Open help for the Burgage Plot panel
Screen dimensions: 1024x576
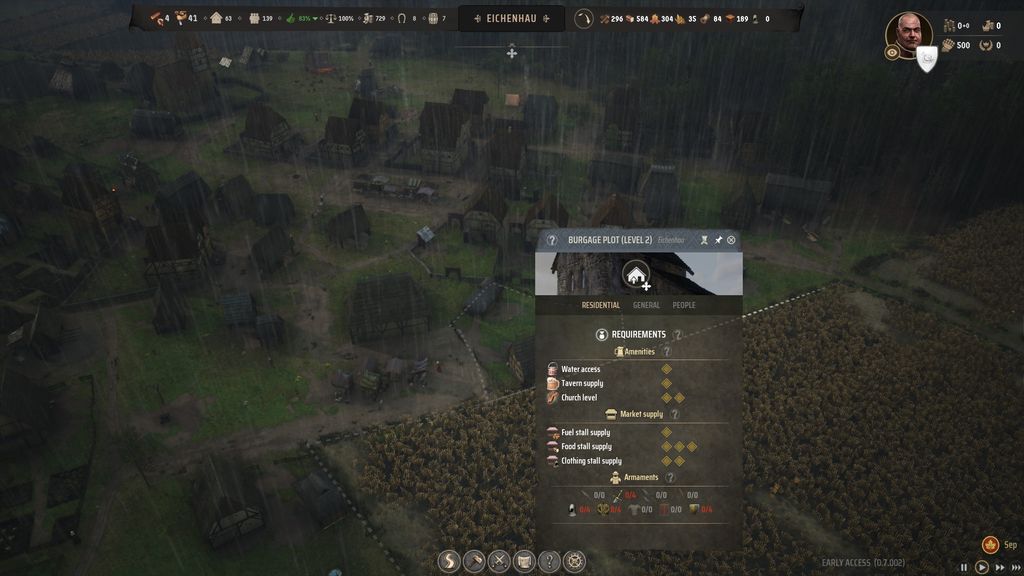552,240
